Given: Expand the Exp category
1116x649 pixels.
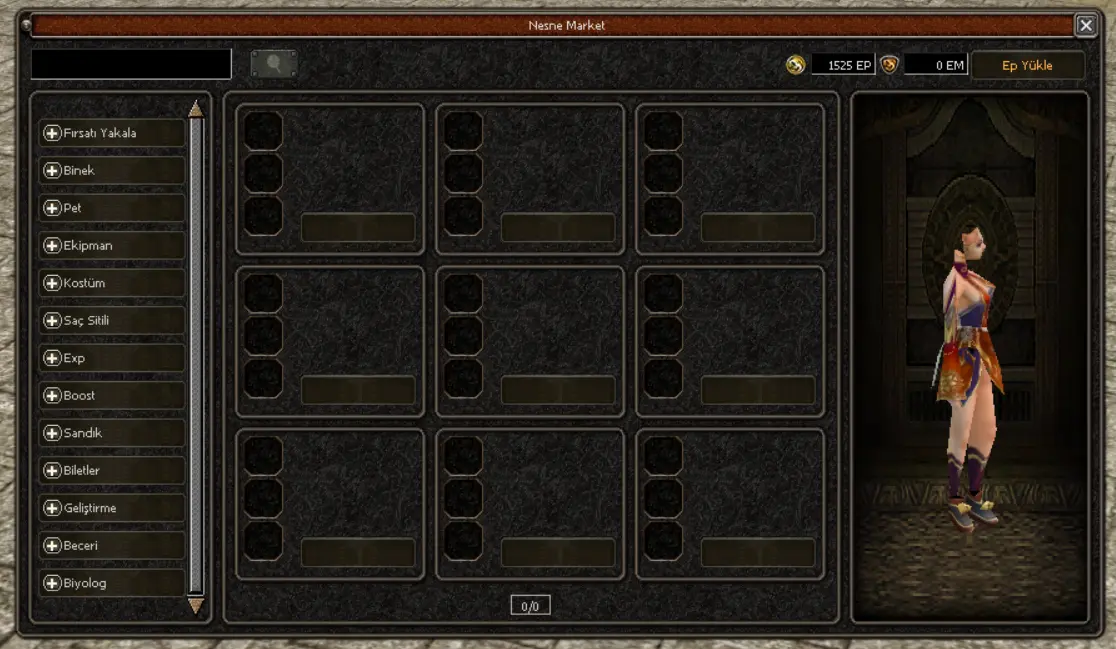Looking at the screenshot, I should [111, 358].
